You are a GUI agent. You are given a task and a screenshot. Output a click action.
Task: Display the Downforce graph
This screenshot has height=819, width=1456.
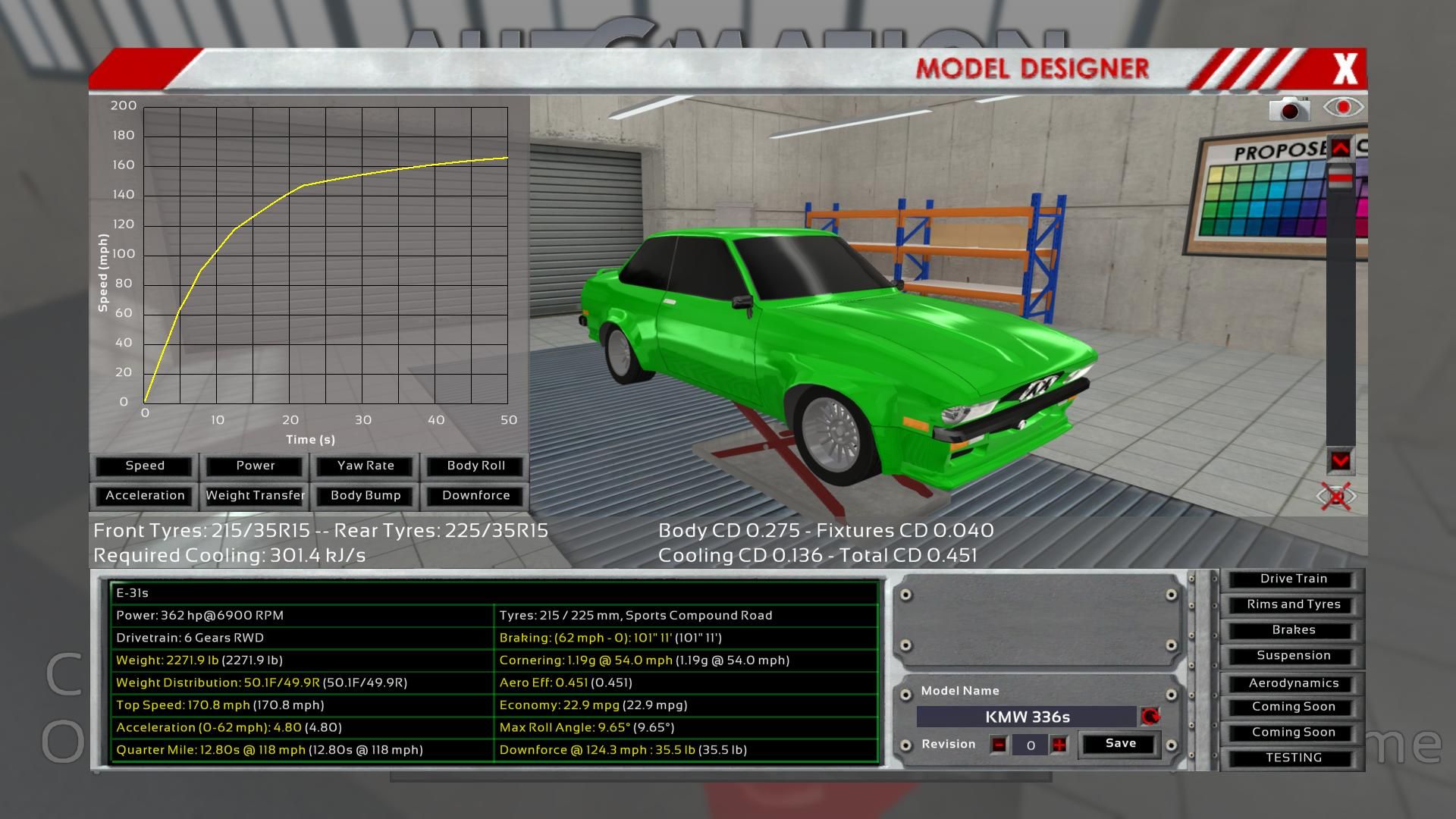tap(475, 495)
